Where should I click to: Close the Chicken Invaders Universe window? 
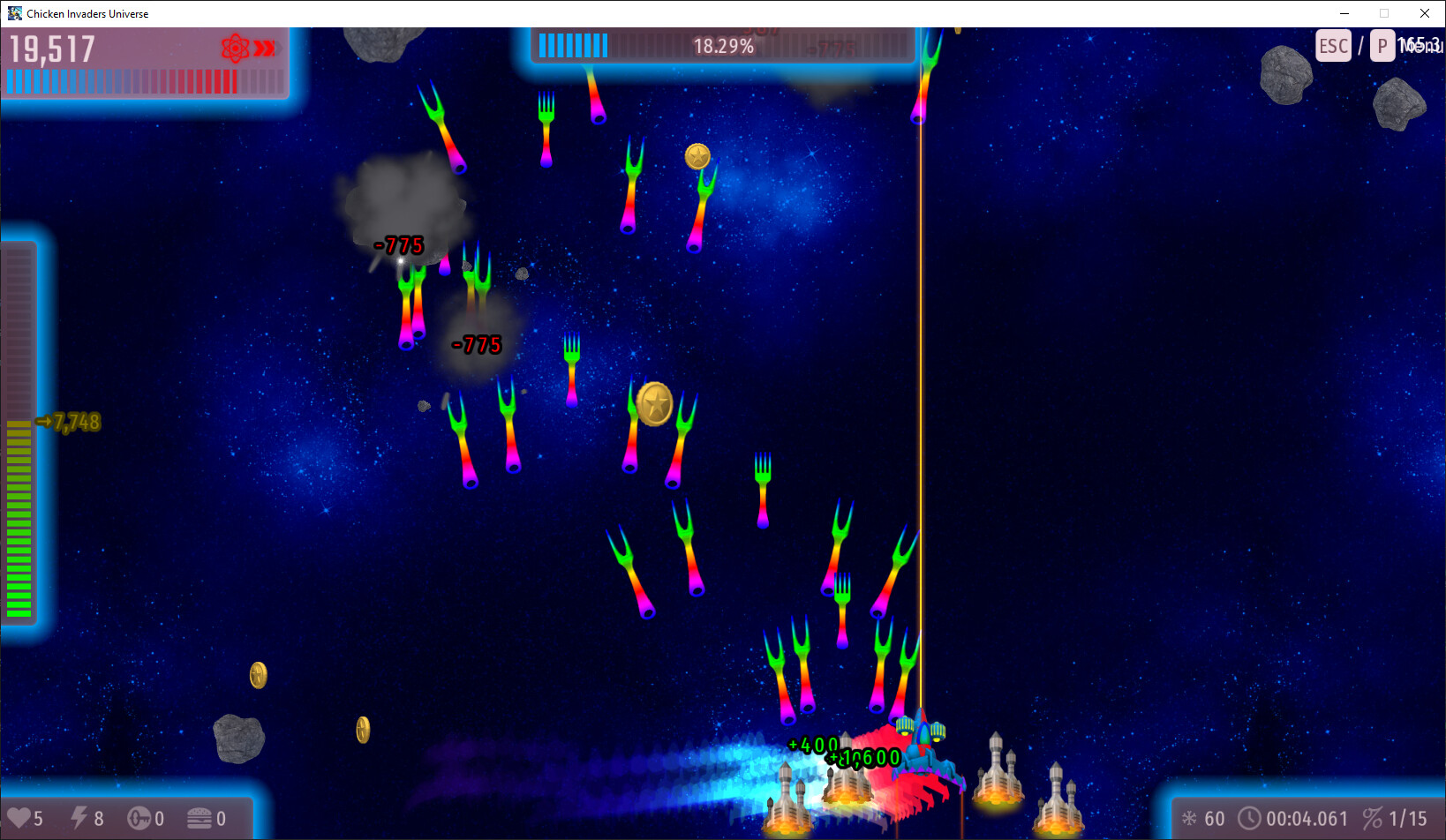[1424, 13]
